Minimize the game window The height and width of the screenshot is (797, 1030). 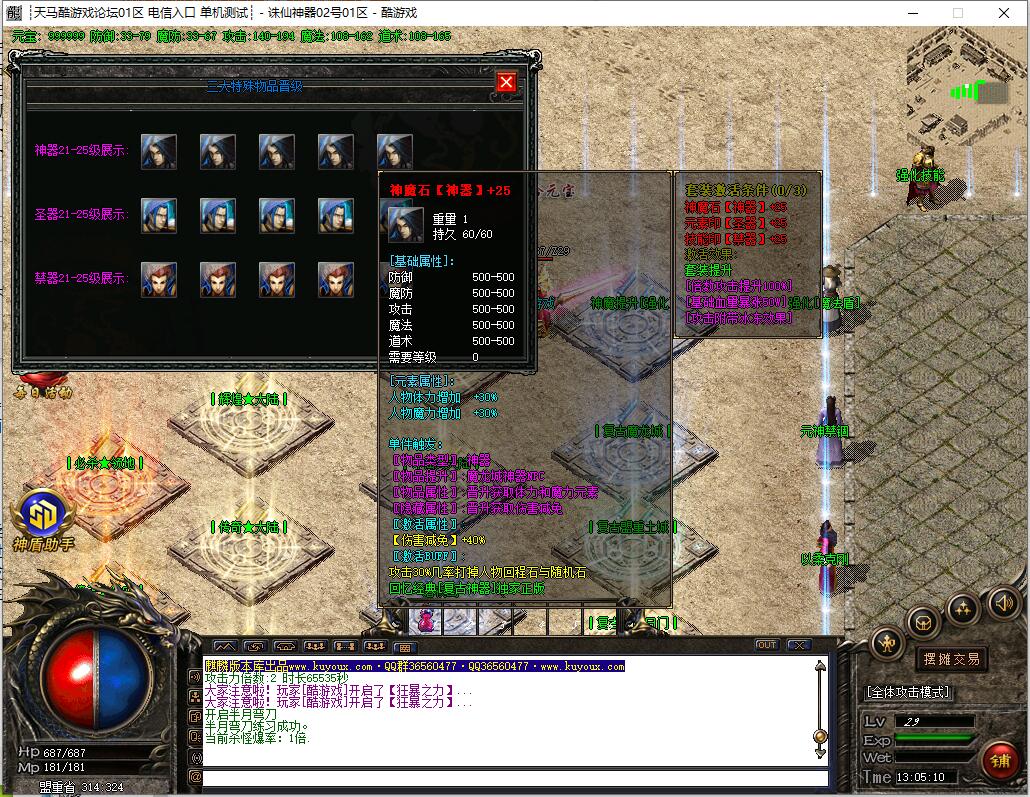click(x=912, y=13)
